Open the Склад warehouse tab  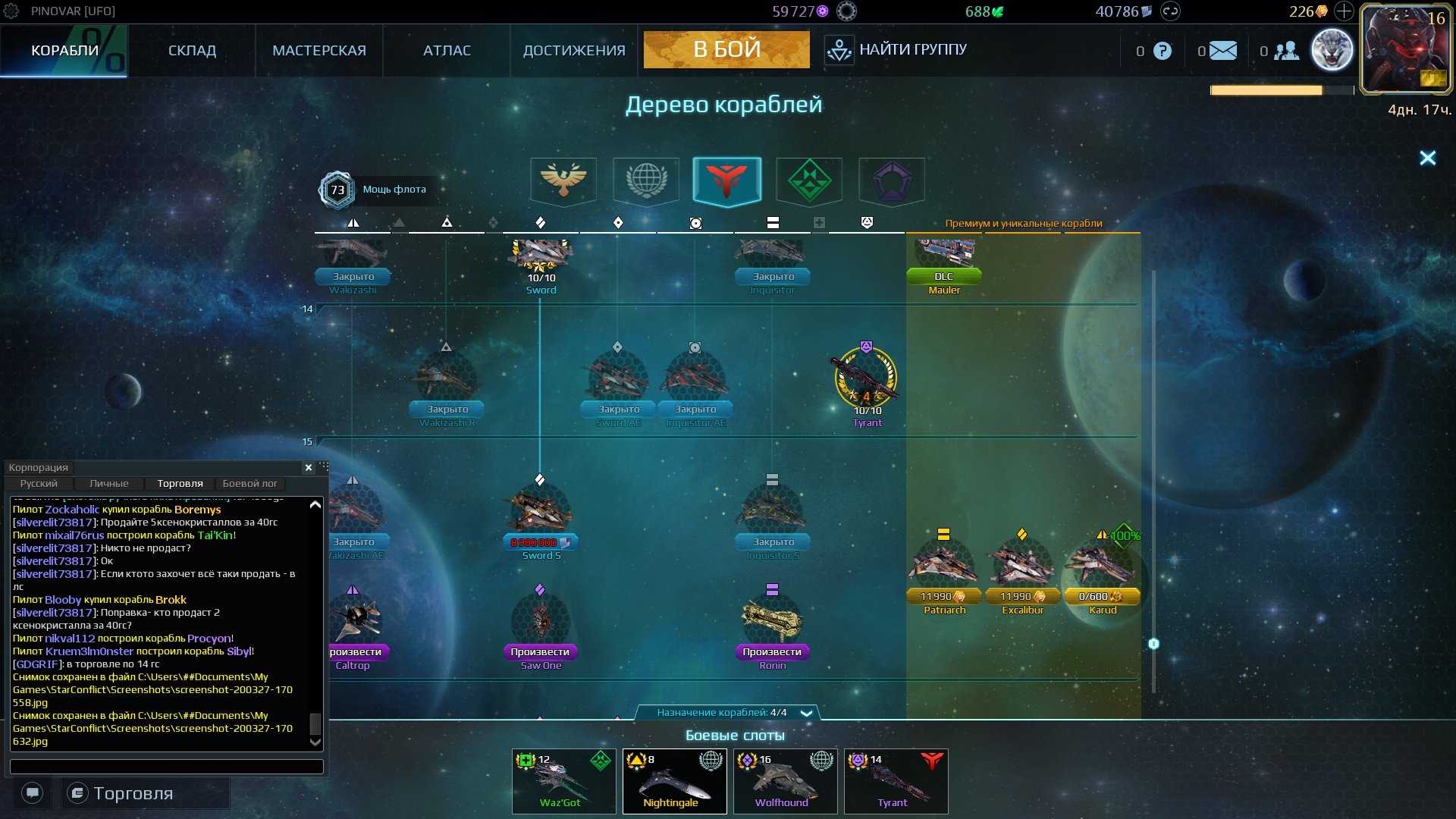pyautogui.click(x=192, y=51)
